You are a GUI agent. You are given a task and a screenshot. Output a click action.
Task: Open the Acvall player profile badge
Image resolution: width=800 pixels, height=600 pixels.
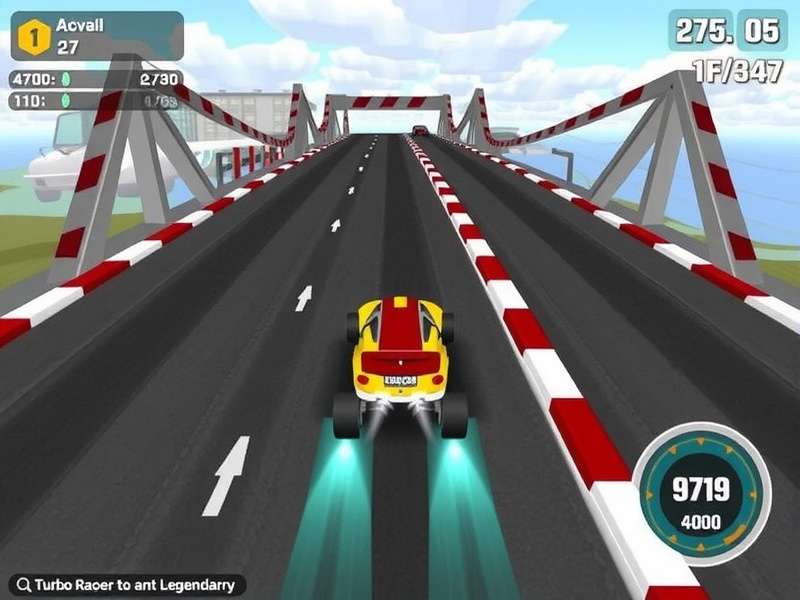[108, 35]
